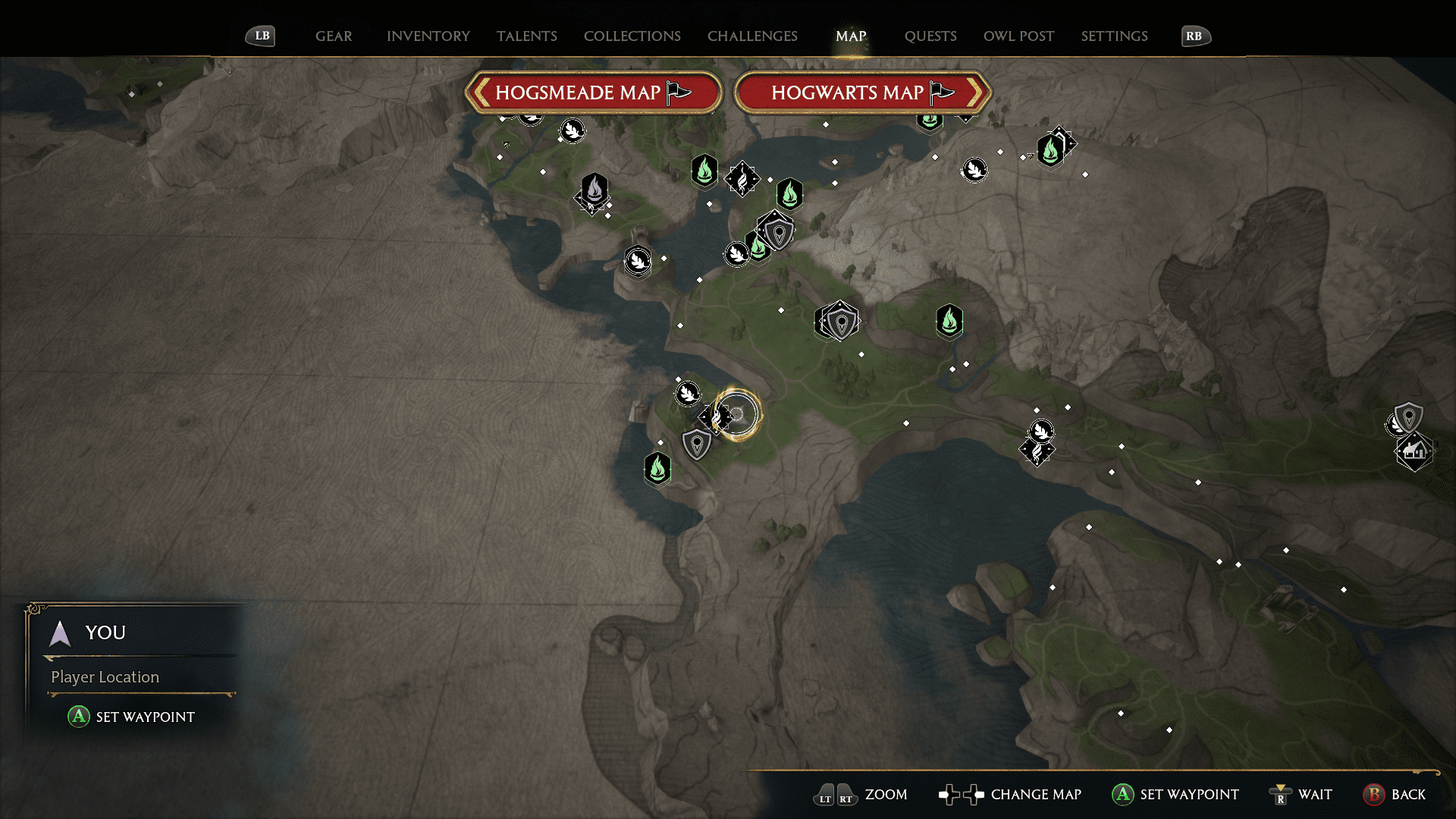The width and height of the screenshot is (1456, 819).
Task: Select the Floo Flame near the player location
Action: point(657,469)
